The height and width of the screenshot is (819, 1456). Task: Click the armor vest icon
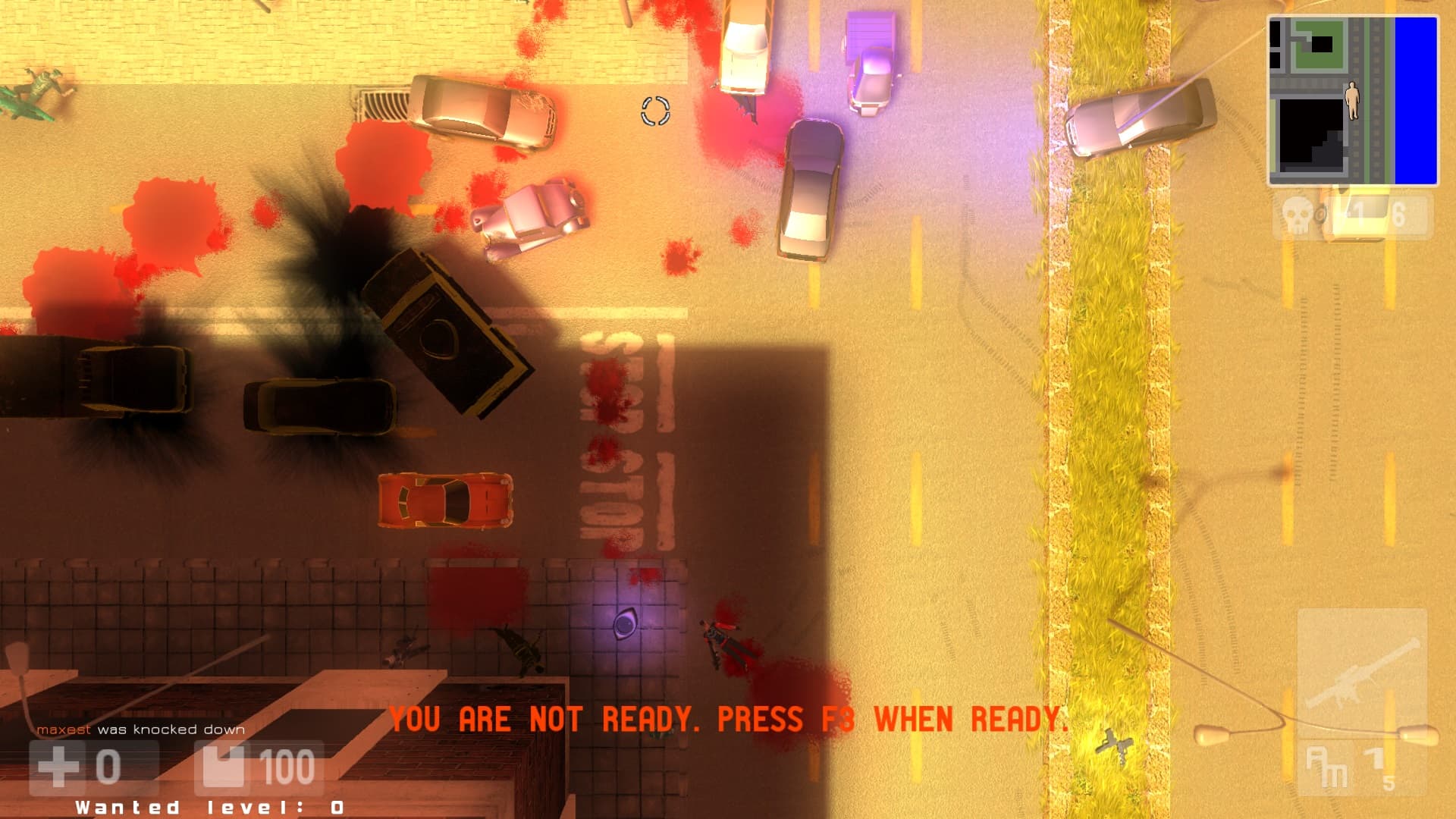click(223, 767)
